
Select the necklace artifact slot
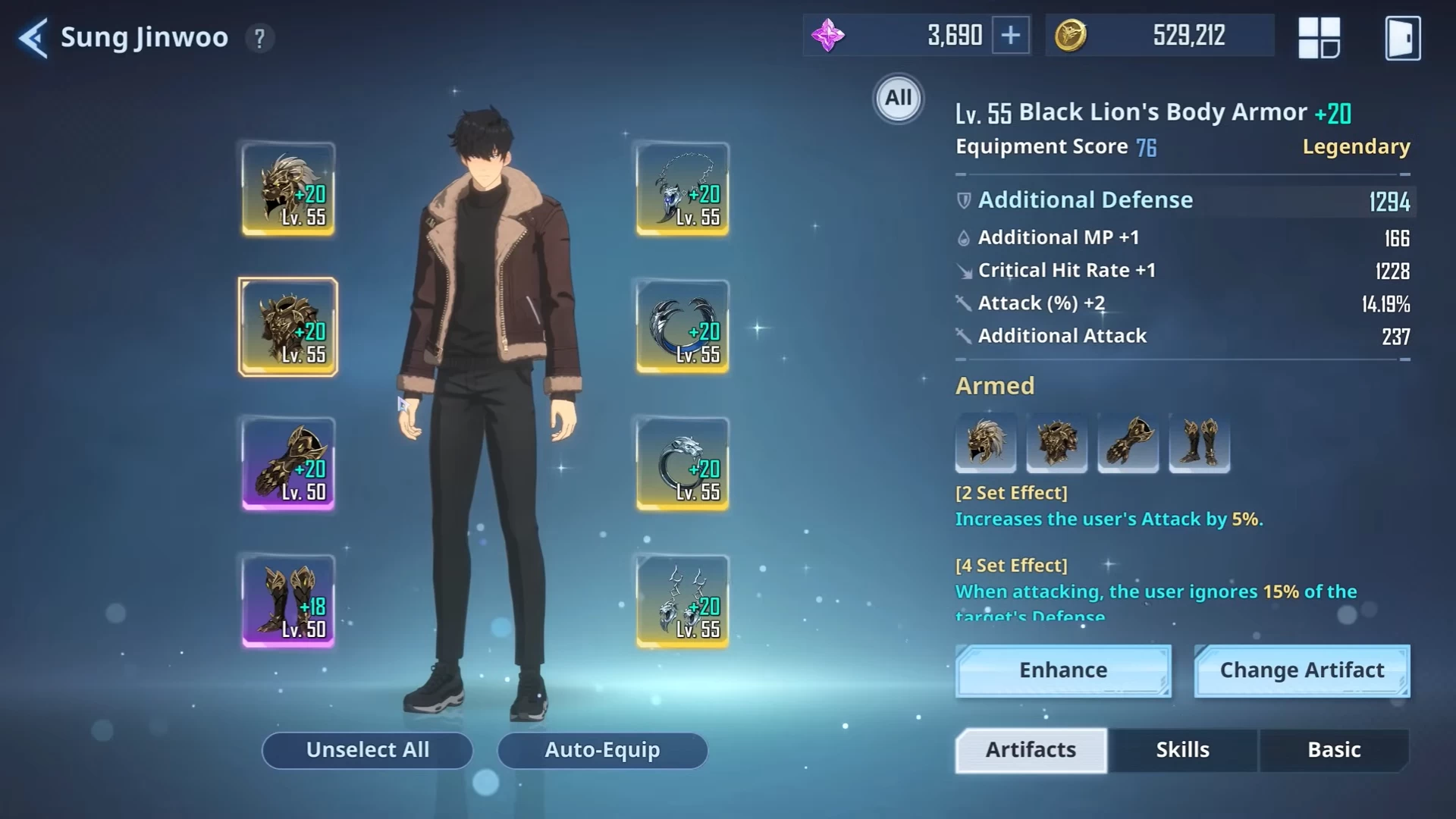[x=682, y=189]
